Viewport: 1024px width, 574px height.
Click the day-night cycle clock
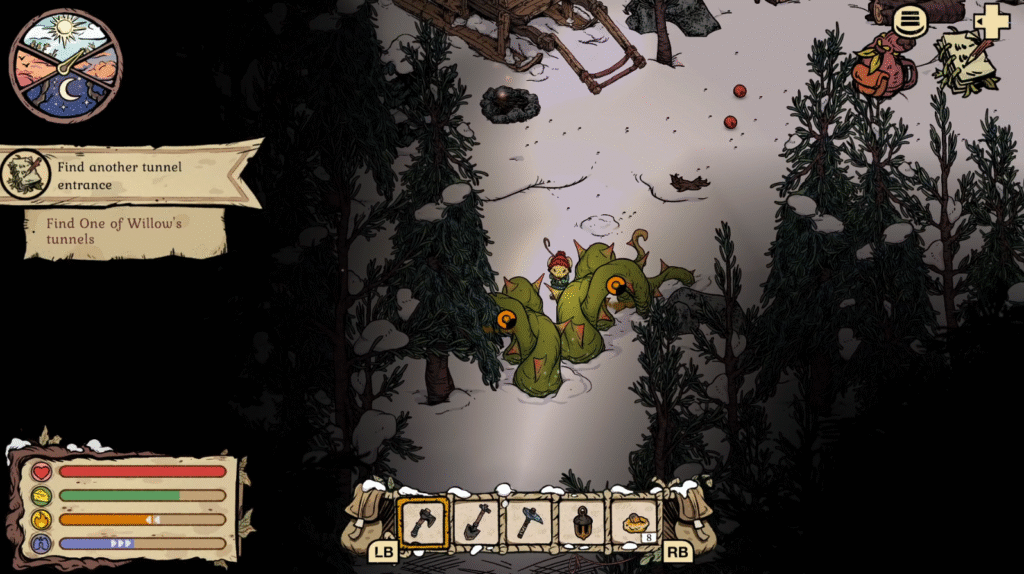(66, 65)
